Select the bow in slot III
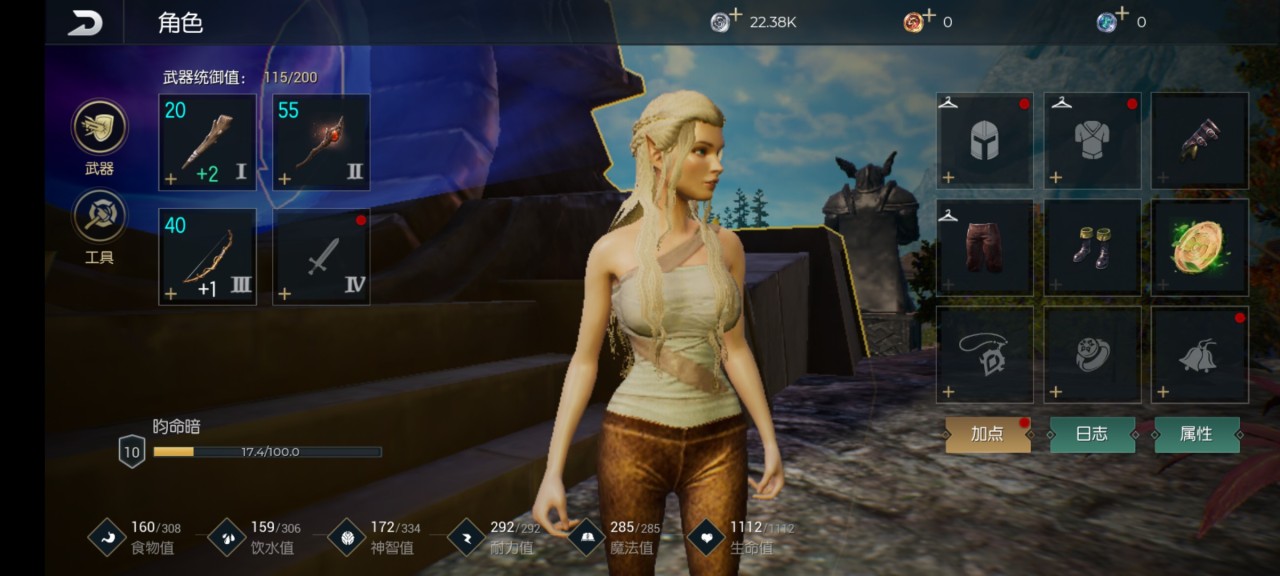 click(x=207, y=256)
